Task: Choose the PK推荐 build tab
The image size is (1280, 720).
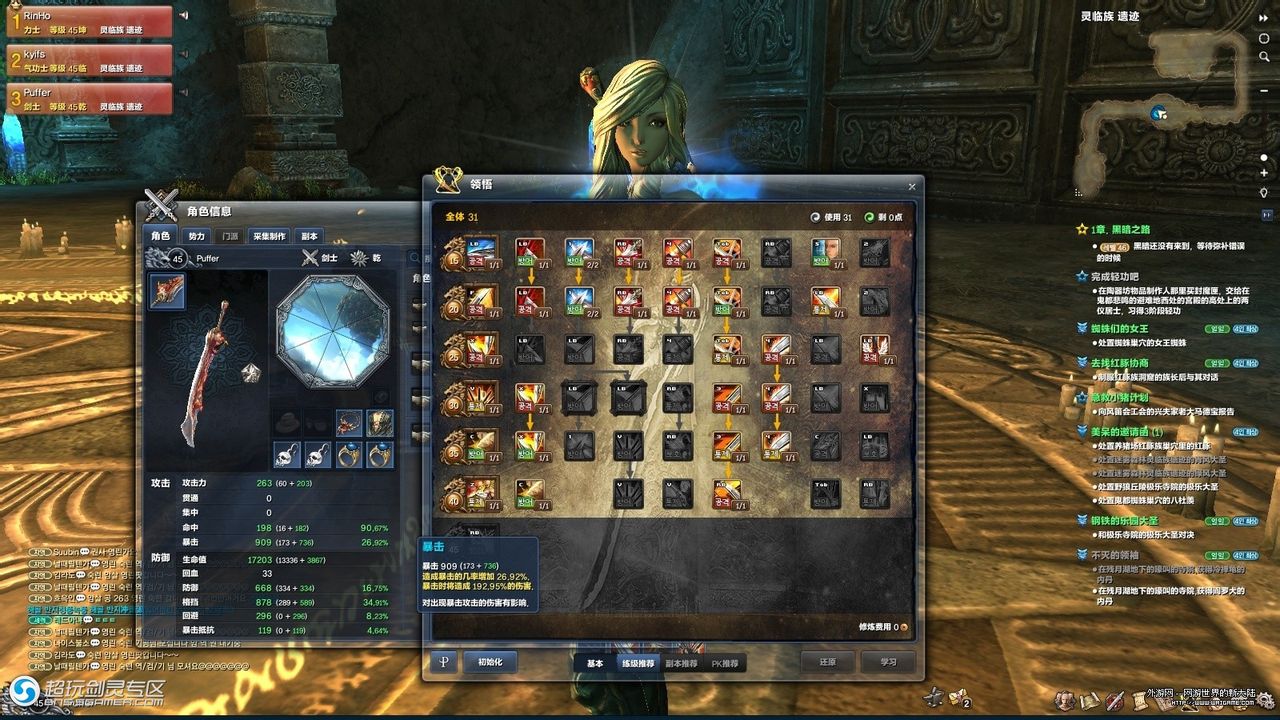Action: coord(725,663)
